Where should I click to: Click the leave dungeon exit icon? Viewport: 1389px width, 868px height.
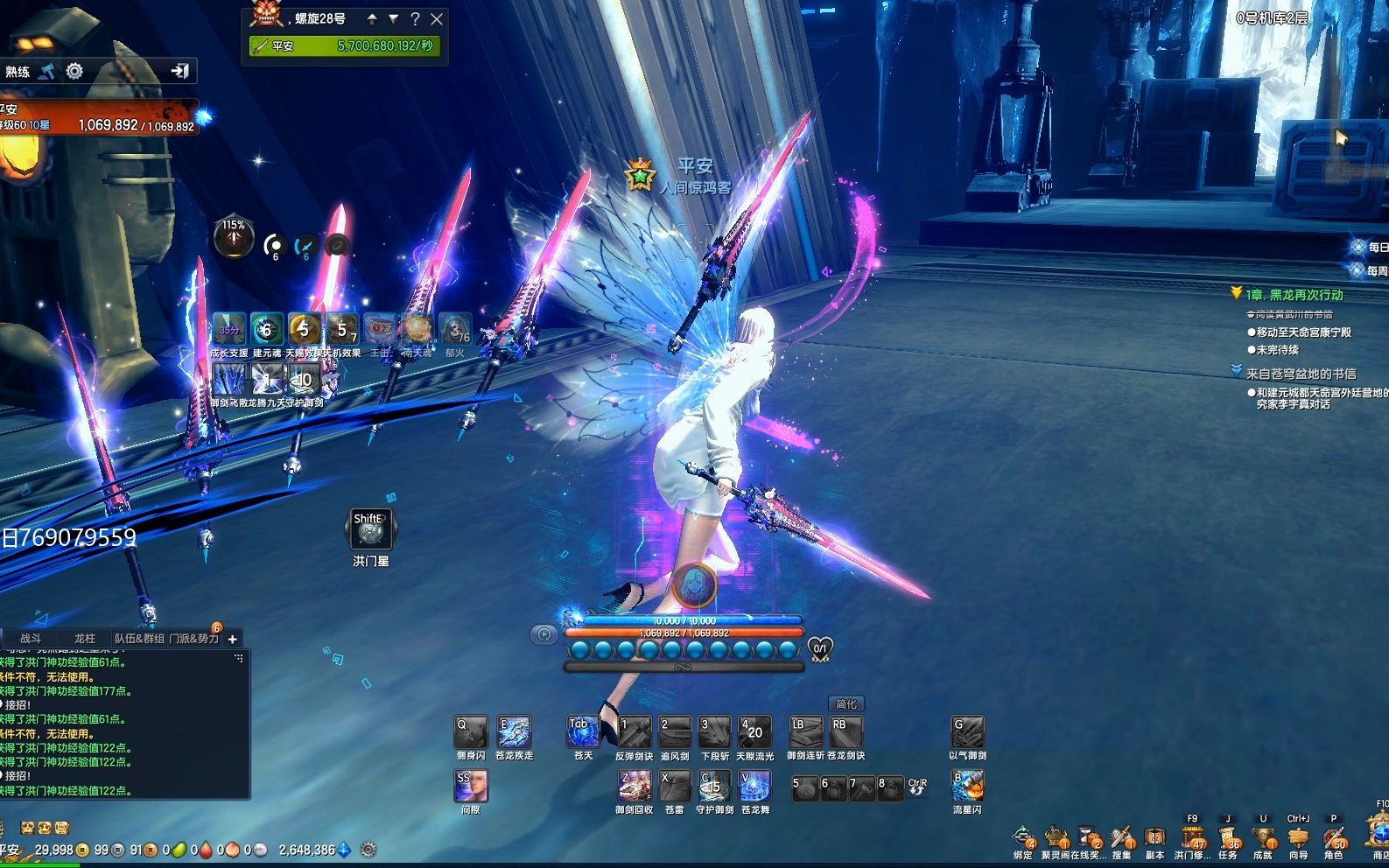(180, 71)
